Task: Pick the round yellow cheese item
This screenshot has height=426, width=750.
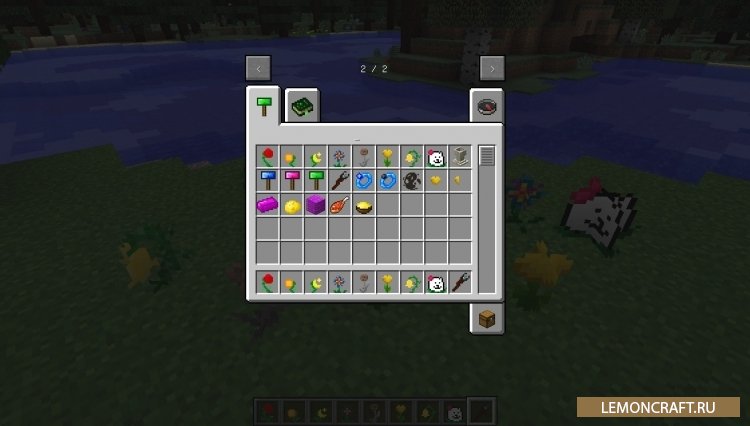Action: tap(291, 205)
